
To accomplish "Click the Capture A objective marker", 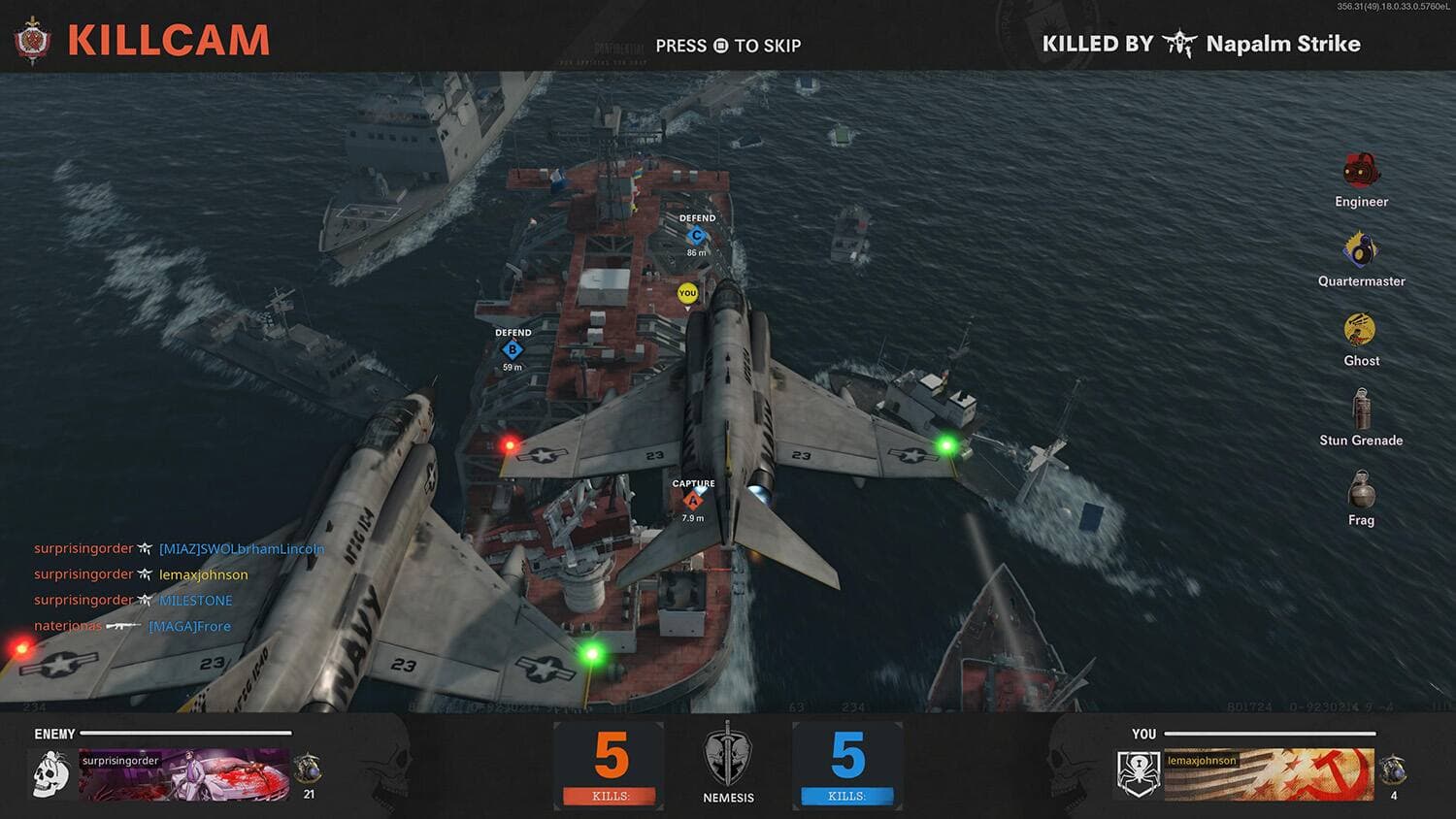I will 692,501.
